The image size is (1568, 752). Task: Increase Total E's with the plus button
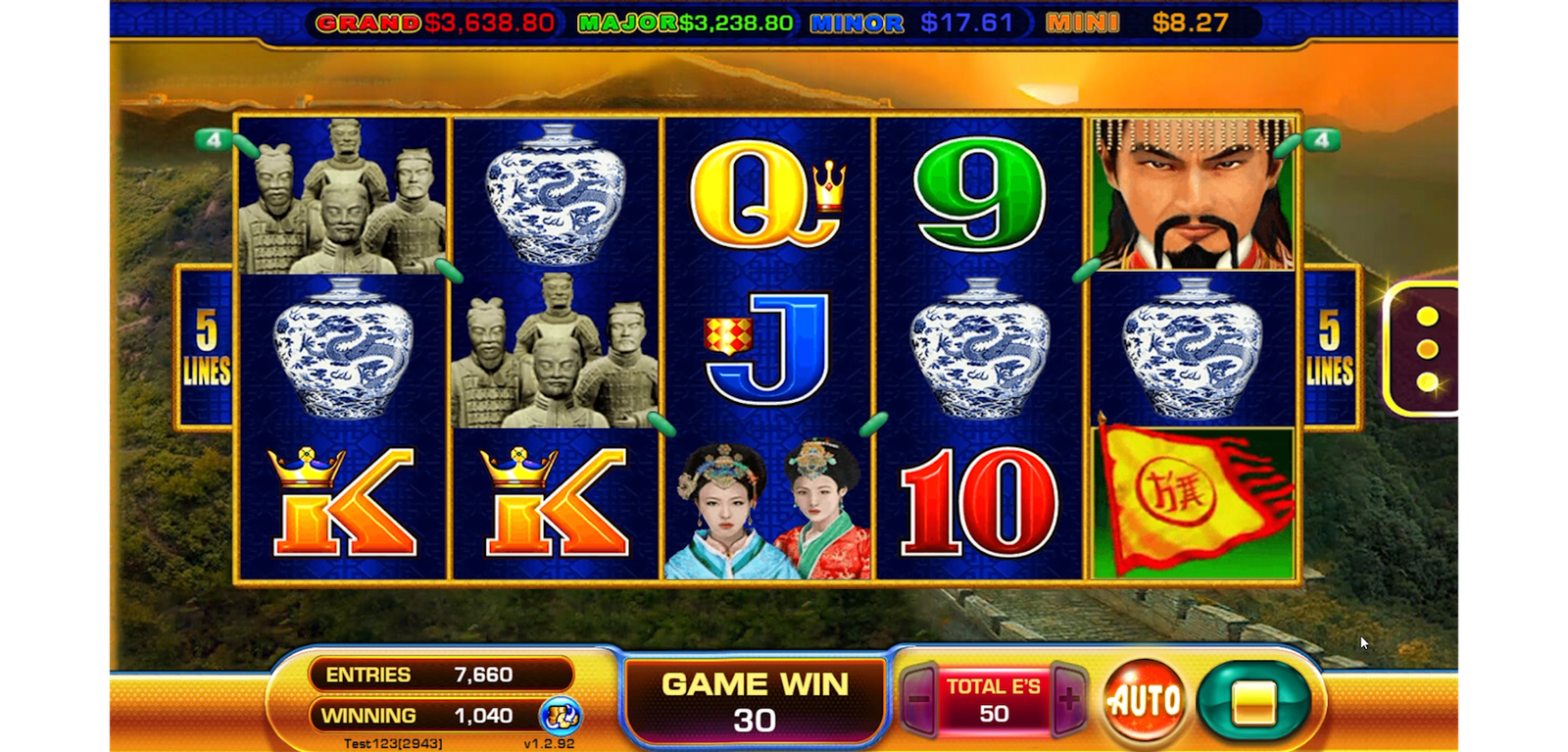tap(1068, 700)
